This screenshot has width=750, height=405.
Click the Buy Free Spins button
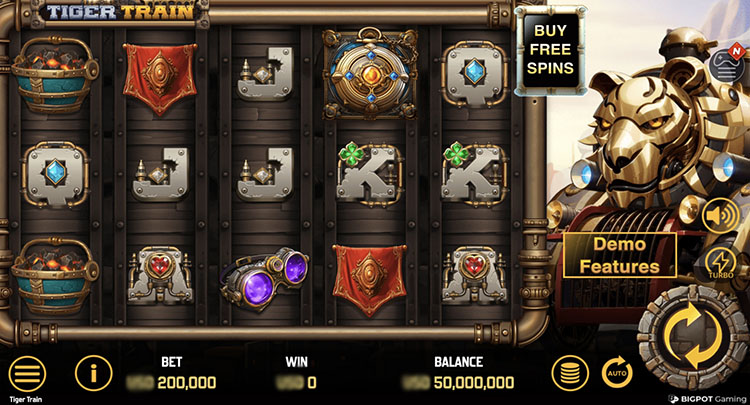[x=552, y=49]
